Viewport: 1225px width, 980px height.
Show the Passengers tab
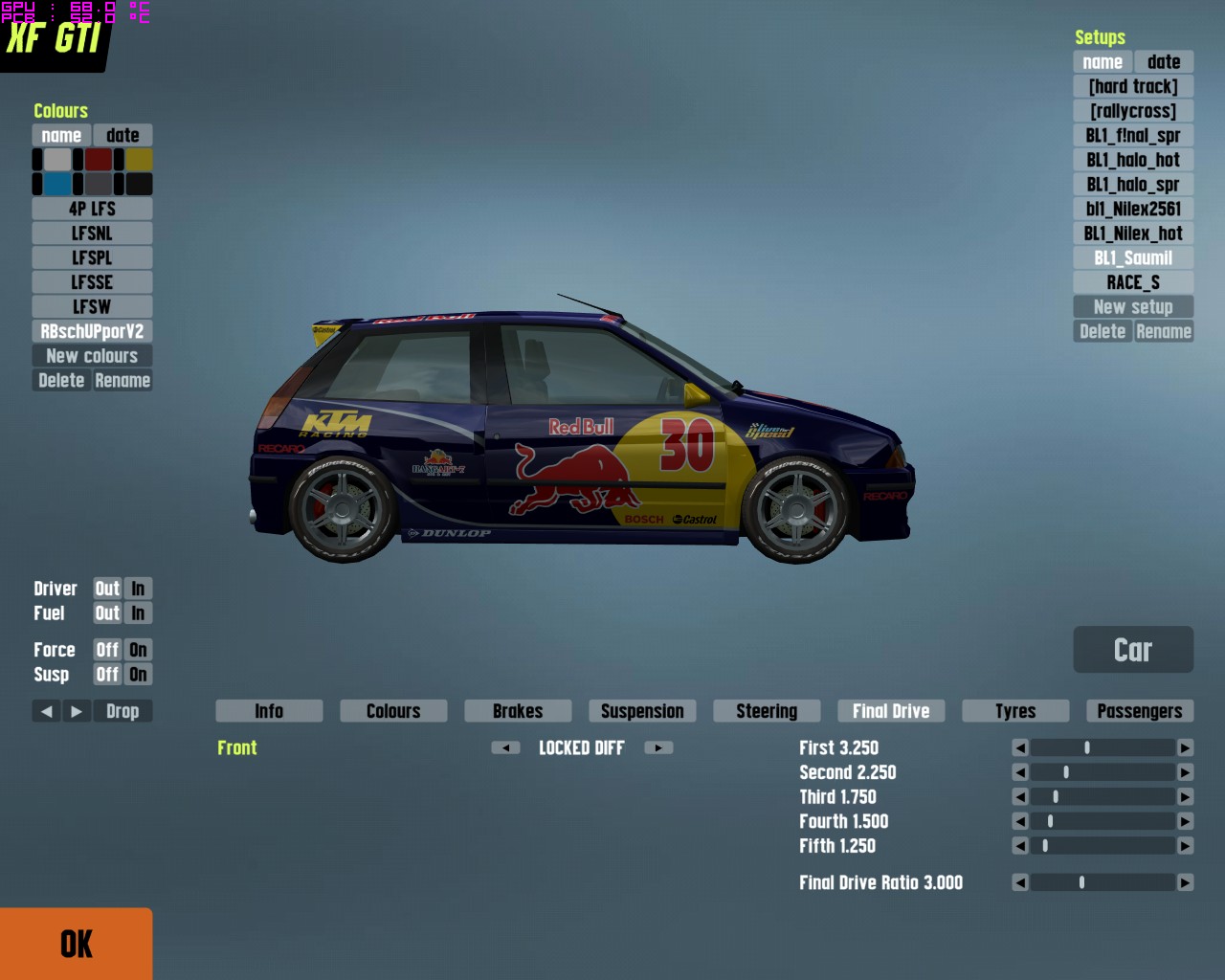click(x=1139, y=711)
